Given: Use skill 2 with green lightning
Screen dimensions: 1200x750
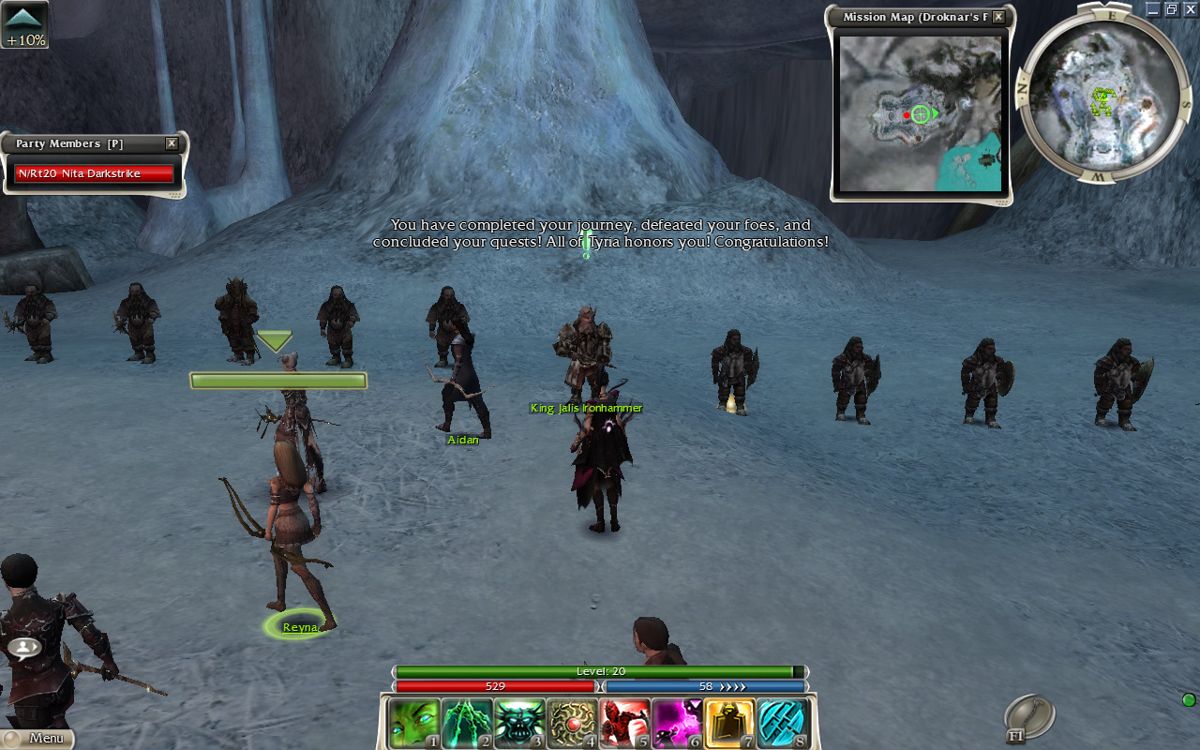Looking at the screenshot, I should coord(467,723).
